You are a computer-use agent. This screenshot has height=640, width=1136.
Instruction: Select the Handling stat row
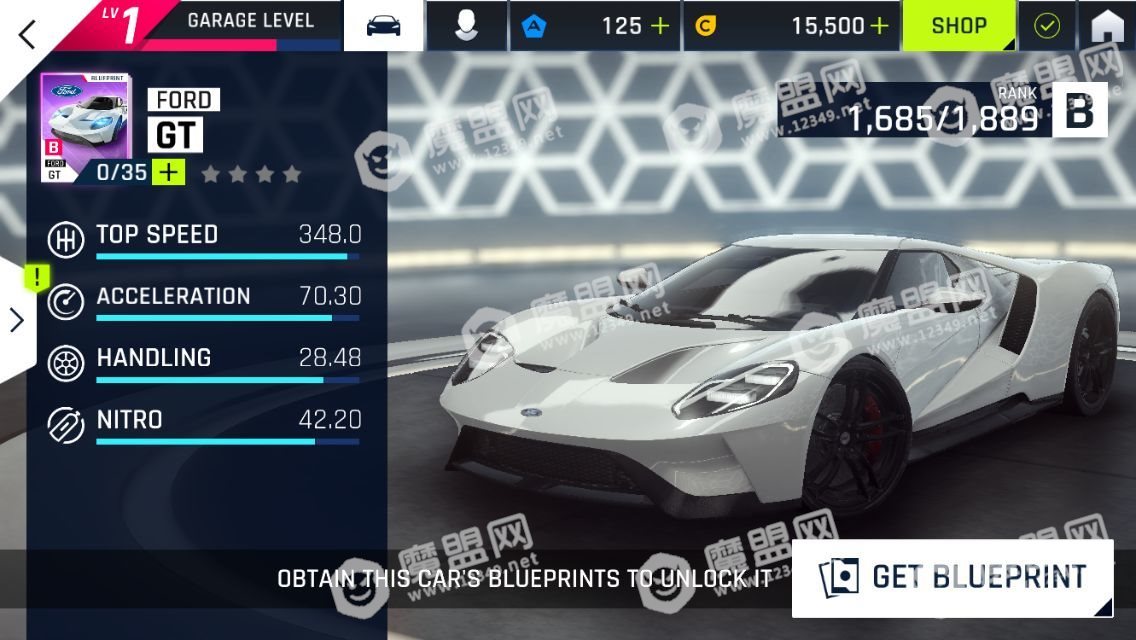coord(204,363)
